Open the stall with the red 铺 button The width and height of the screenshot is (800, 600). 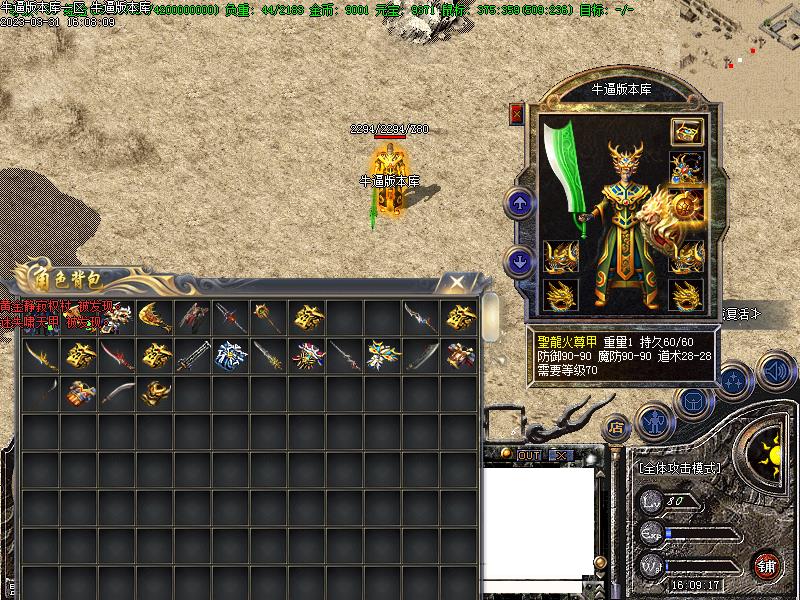click(767, 565)
